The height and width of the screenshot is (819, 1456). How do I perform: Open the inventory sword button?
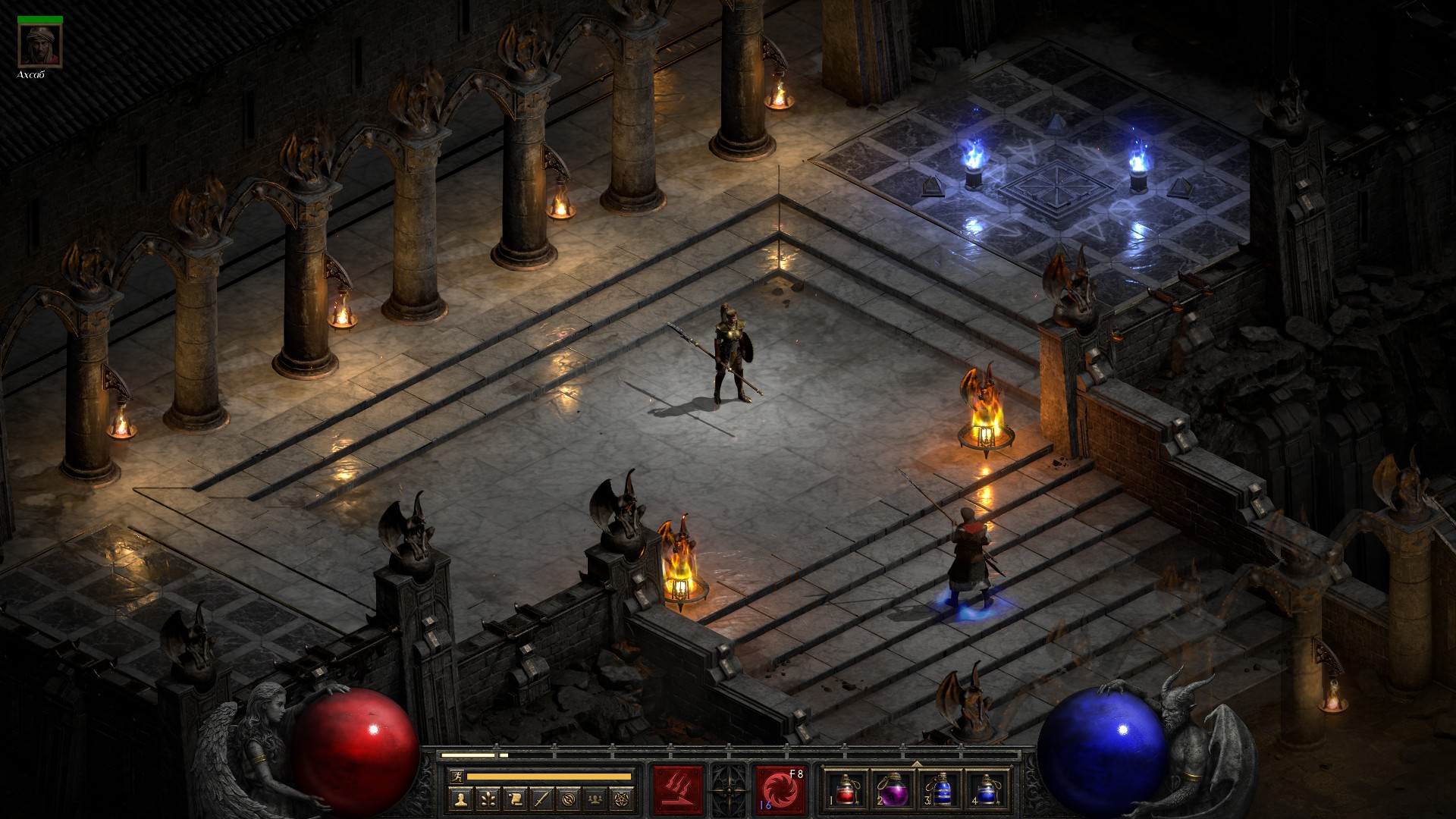(x=541, y=799)
